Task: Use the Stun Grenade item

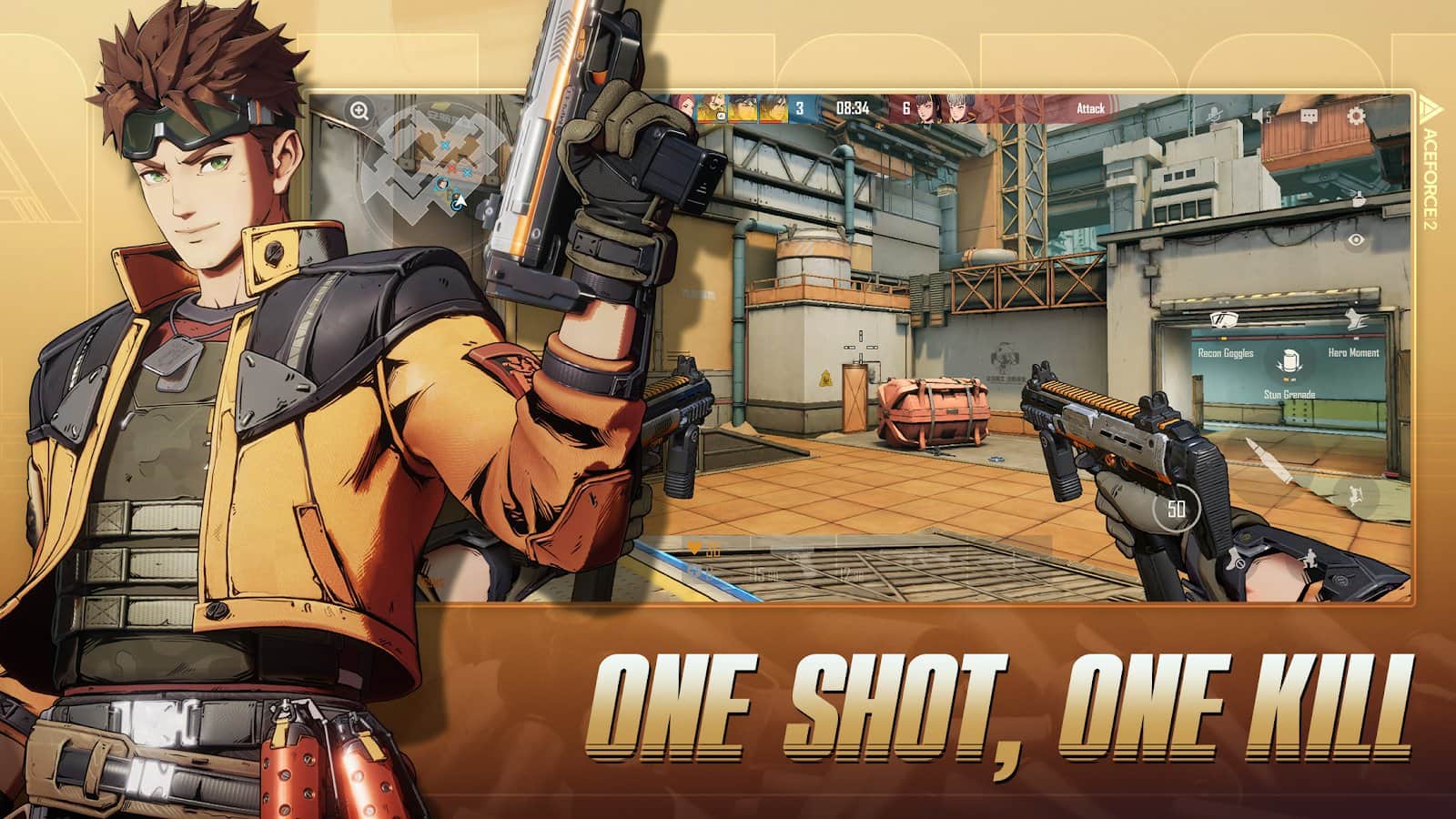Action: tap(1290, 360)
